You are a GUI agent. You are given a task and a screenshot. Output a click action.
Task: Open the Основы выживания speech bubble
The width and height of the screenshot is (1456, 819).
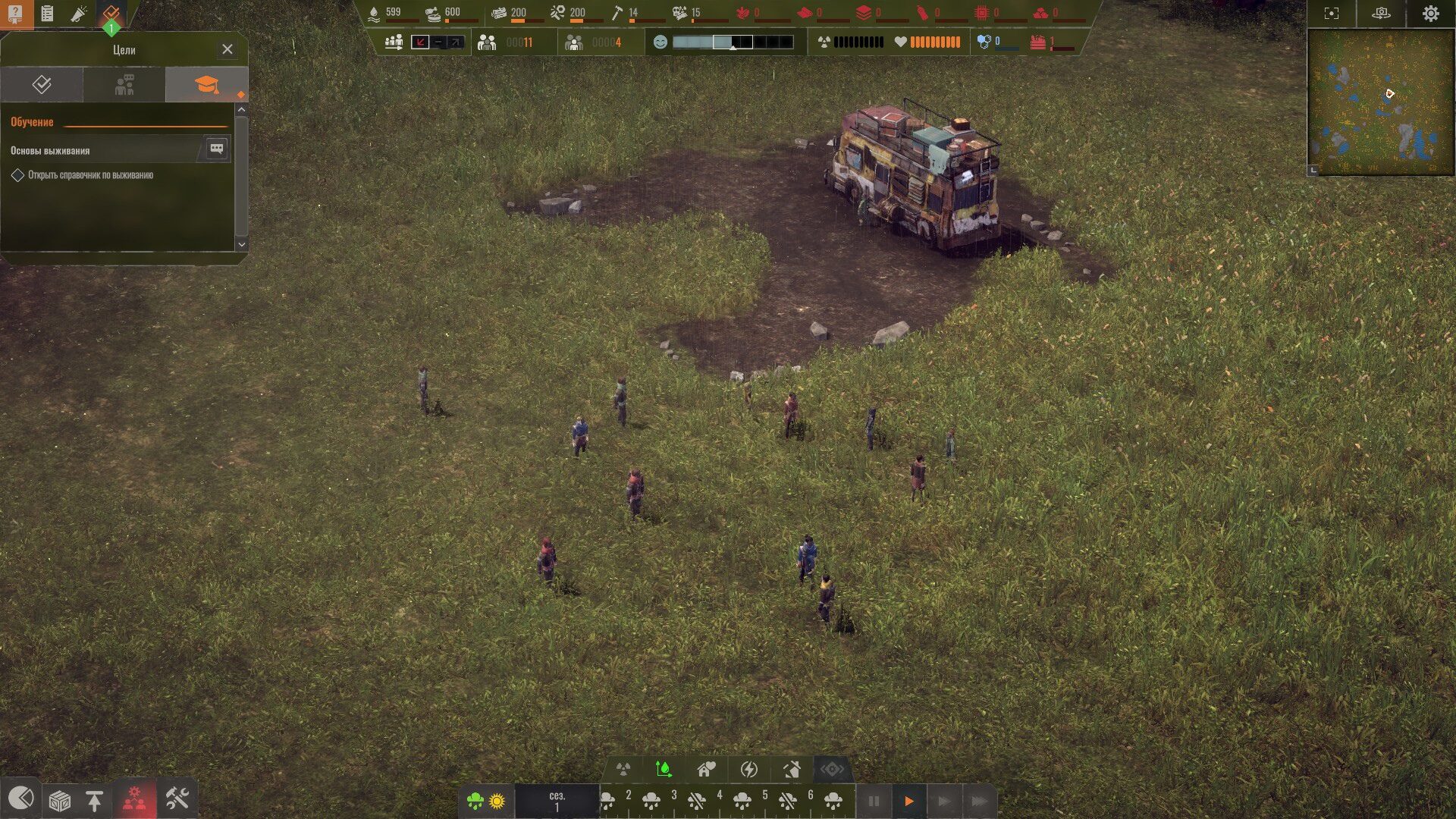[x=216, y=149]
